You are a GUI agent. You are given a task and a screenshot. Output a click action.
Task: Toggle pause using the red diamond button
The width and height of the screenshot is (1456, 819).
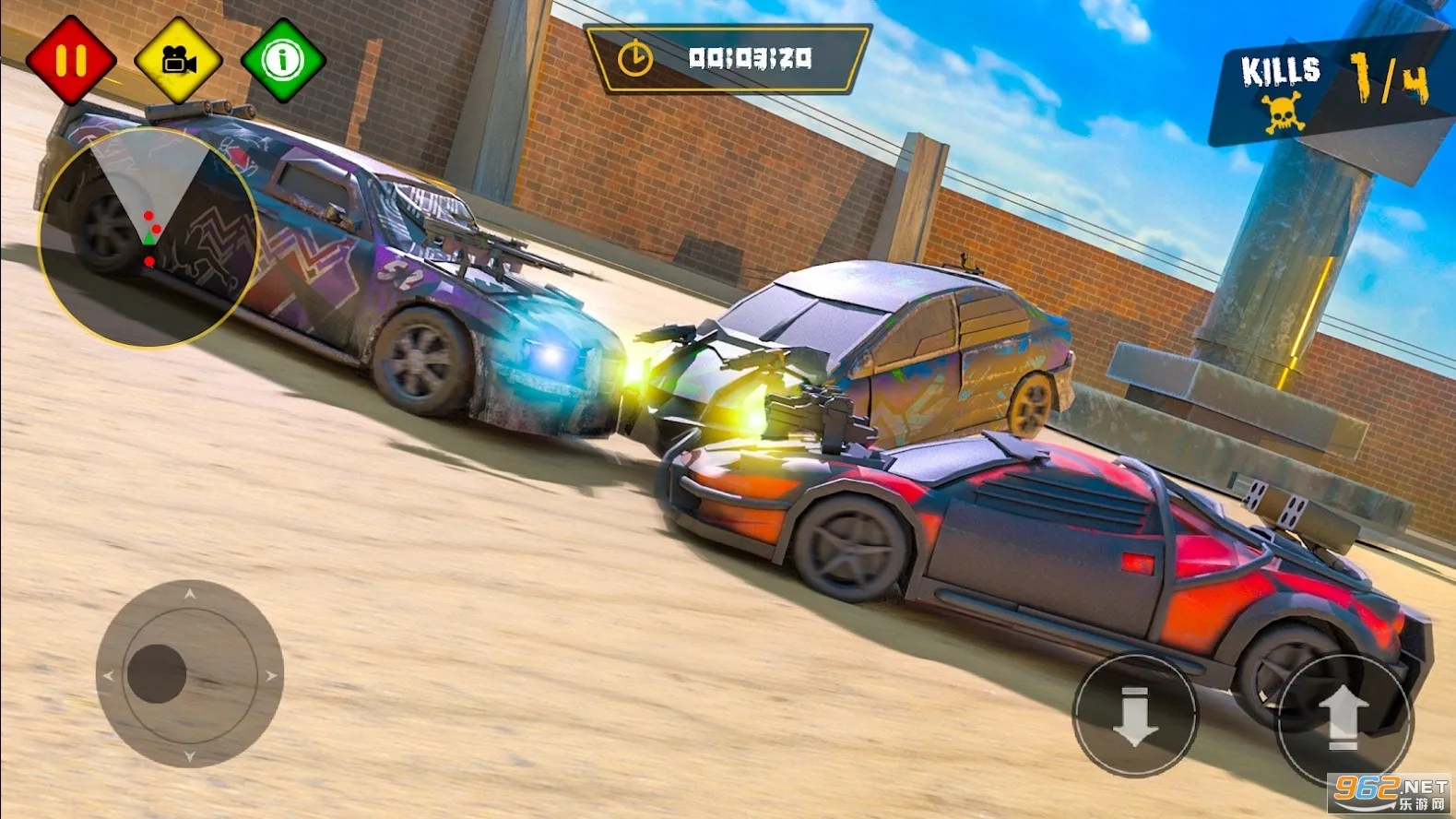tap(73, 60)
